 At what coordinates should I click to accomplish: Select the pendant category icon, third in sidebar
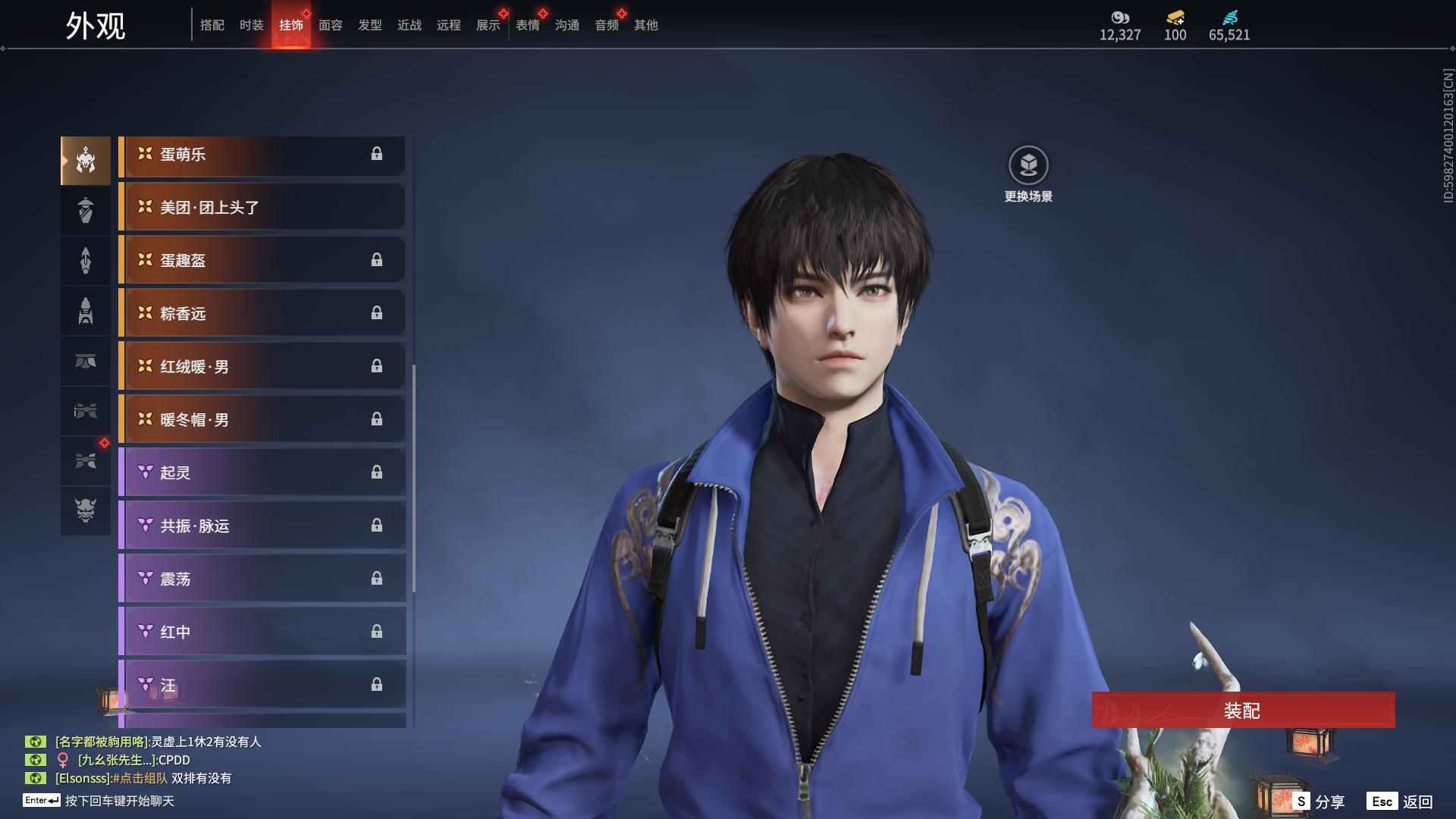coord(86,260)
